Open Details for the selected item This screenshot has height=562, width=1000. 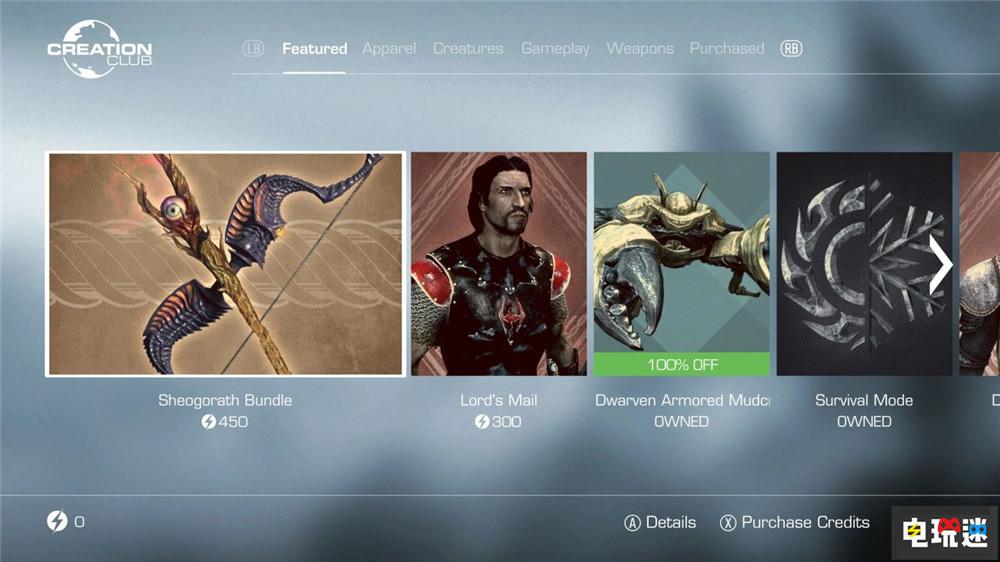click(660, 522)
